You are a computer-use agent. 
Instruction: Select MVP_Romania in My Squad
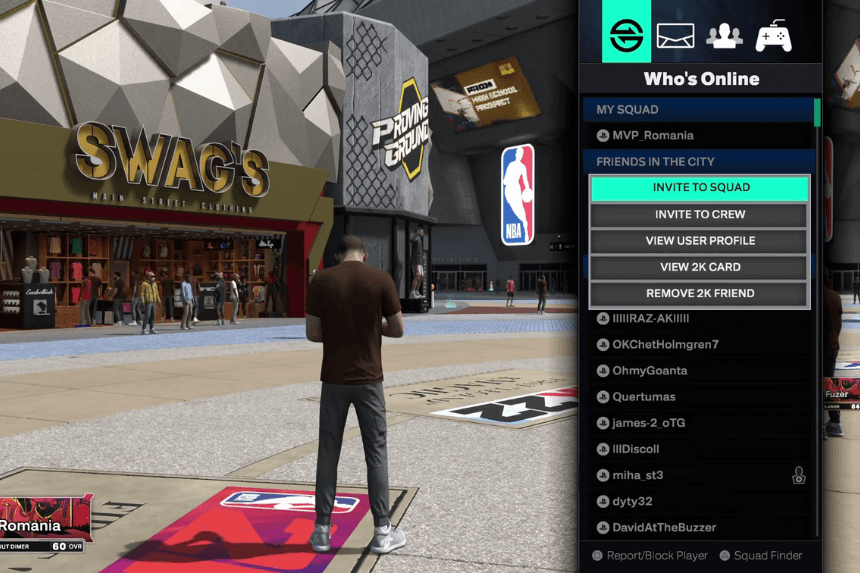click(x=652, y=136)
